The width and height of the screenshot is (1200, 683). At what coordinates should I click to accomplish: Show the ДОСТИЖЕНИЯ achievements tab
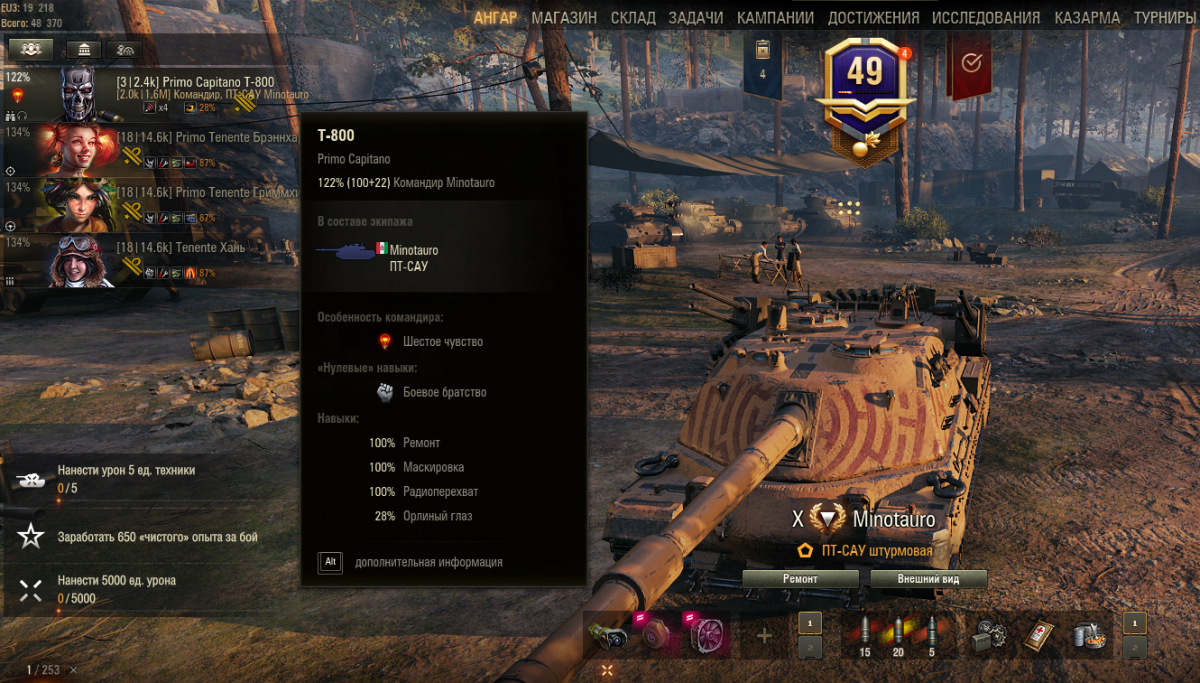click(873, 18)
